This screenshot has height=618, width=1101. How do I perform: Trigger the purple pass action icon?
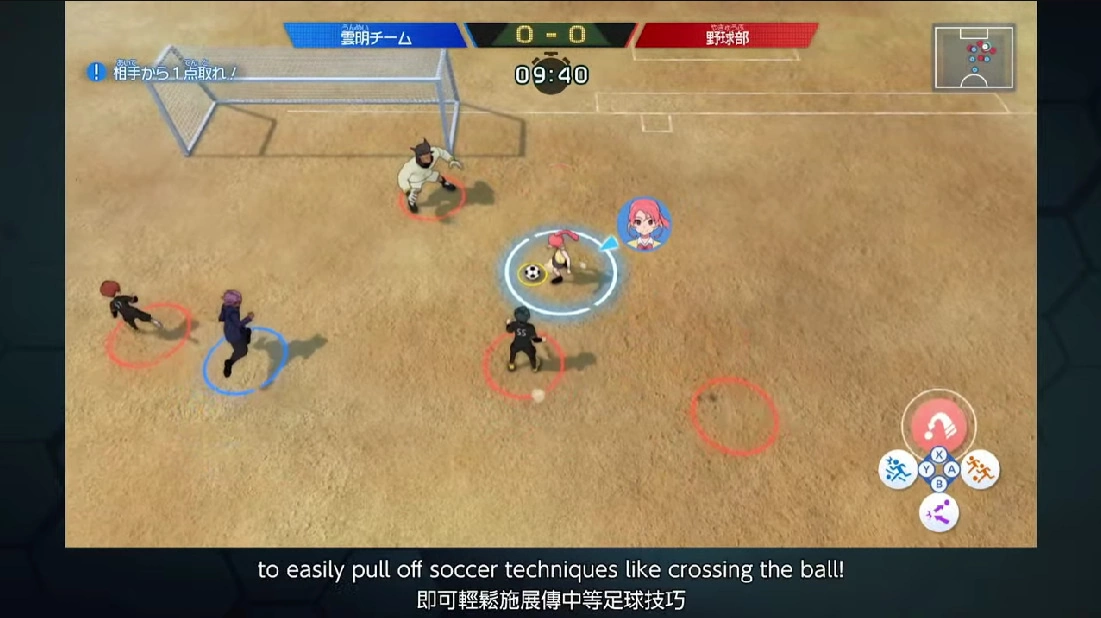point(939,512)
